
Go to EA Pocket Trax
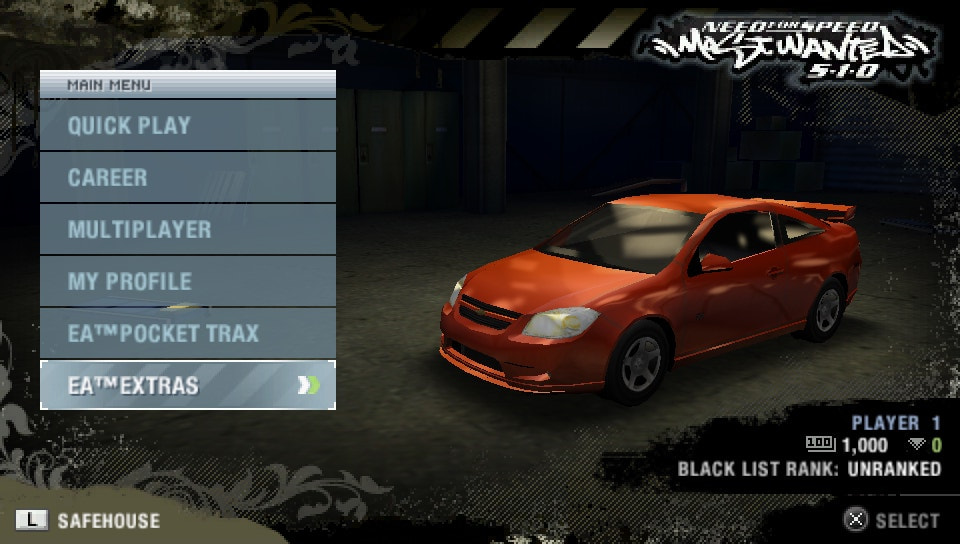187,334
